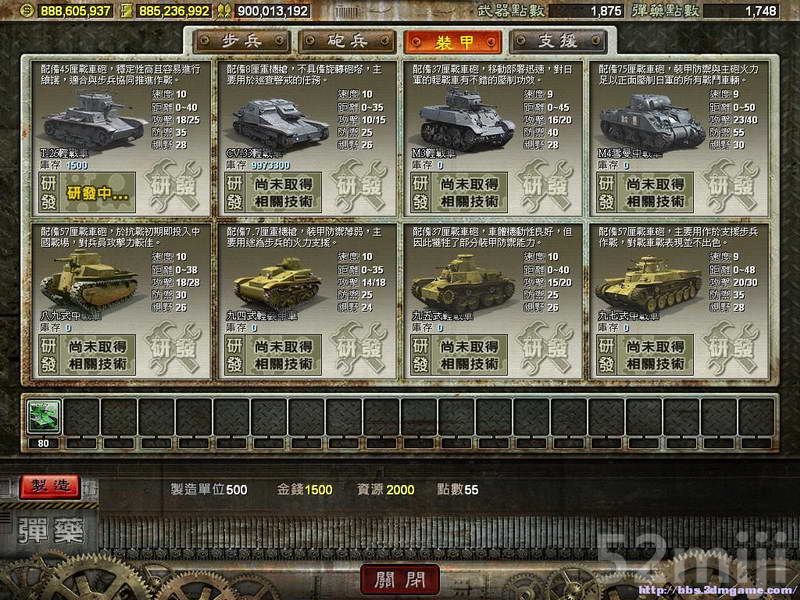Select the green queued unit slot showing 80

click(x=46, y=415)
